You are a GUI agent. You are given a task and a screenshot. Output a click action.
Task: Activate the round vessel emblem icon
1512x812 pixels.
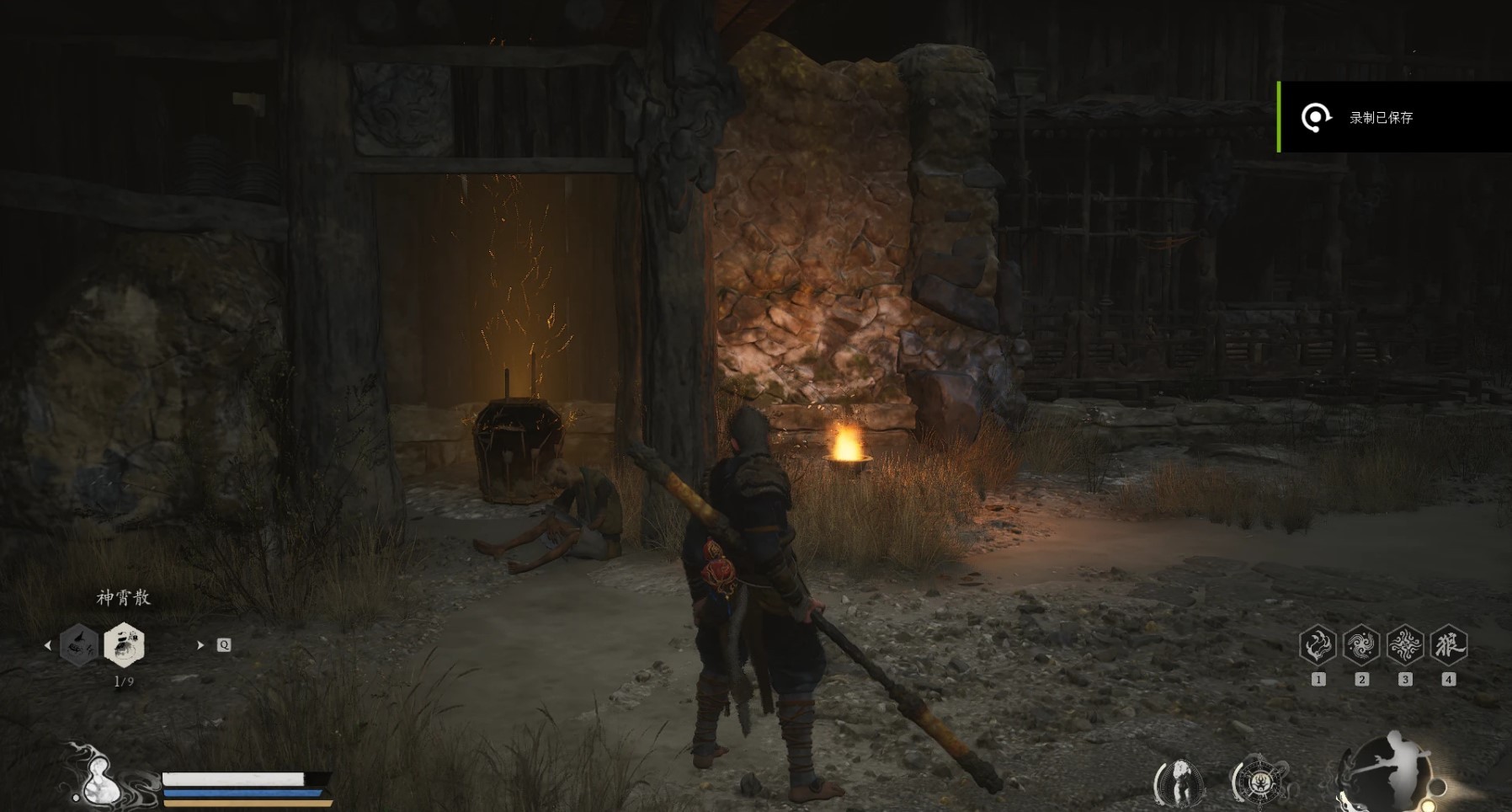pyautogui.click(x=1259, y=781)
